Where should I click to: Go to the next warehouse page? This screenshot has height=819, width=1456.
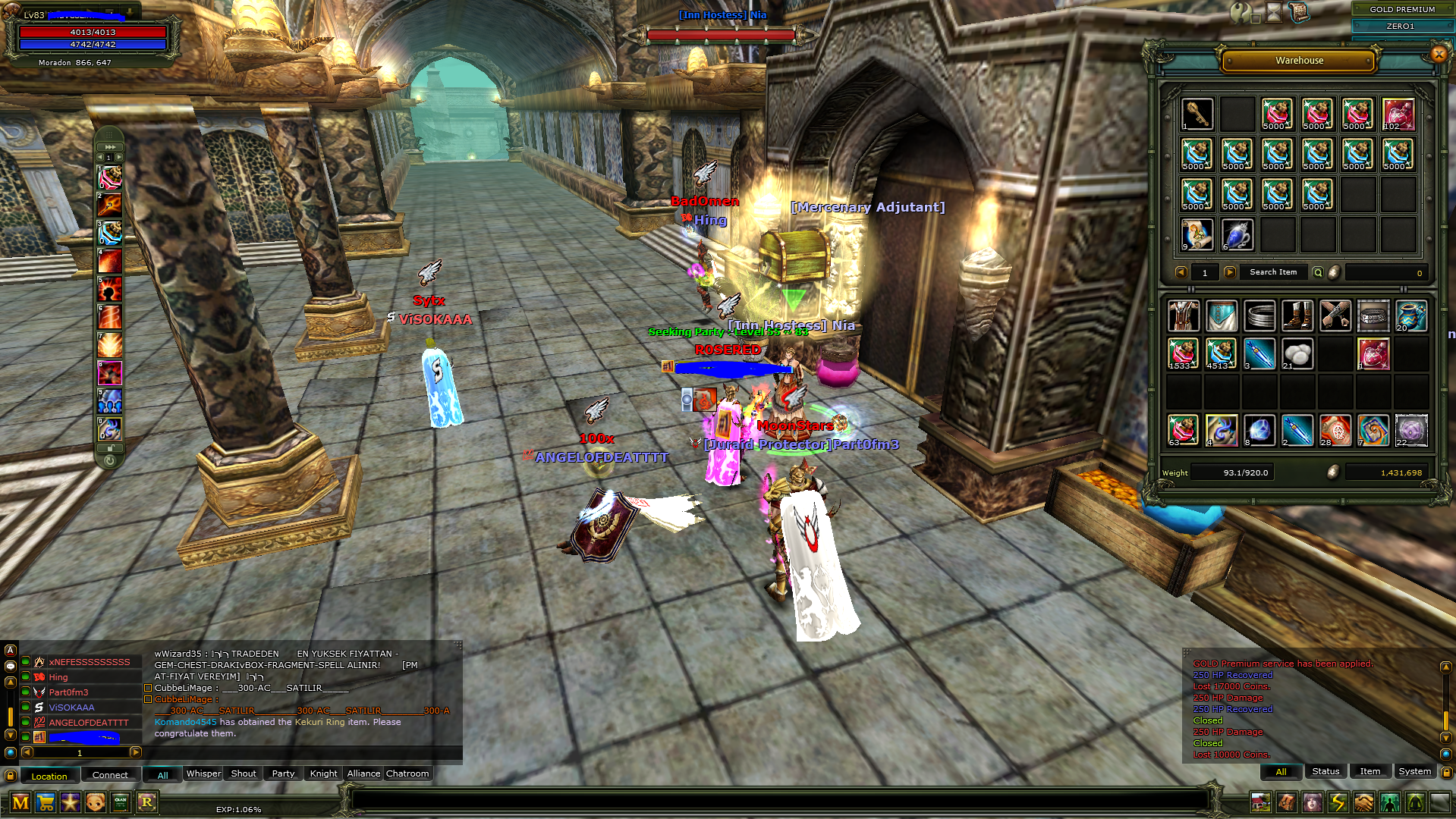1230,272
